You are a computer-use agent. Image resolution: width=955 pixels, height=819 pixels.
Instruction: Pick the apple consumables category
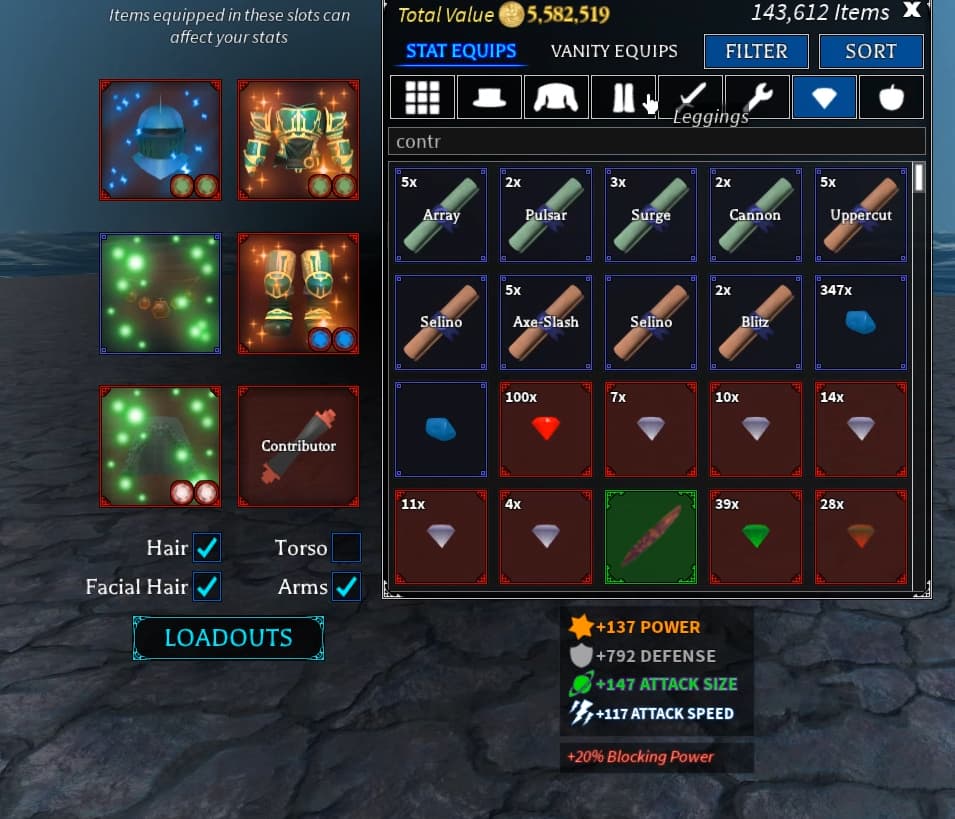click(x=891, y=97)
